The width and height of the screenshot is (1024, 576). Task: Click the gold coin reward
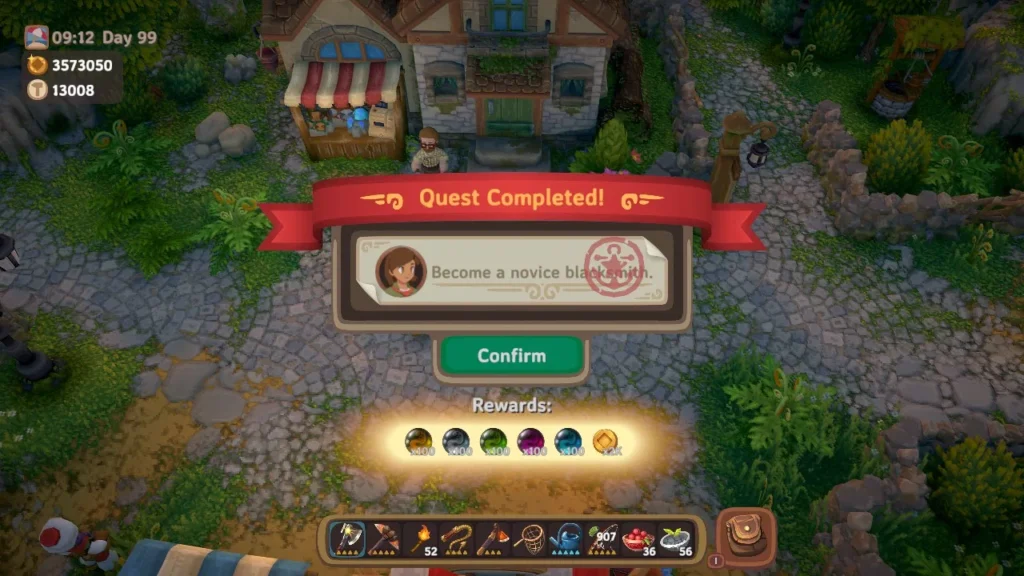coord(604,440)
